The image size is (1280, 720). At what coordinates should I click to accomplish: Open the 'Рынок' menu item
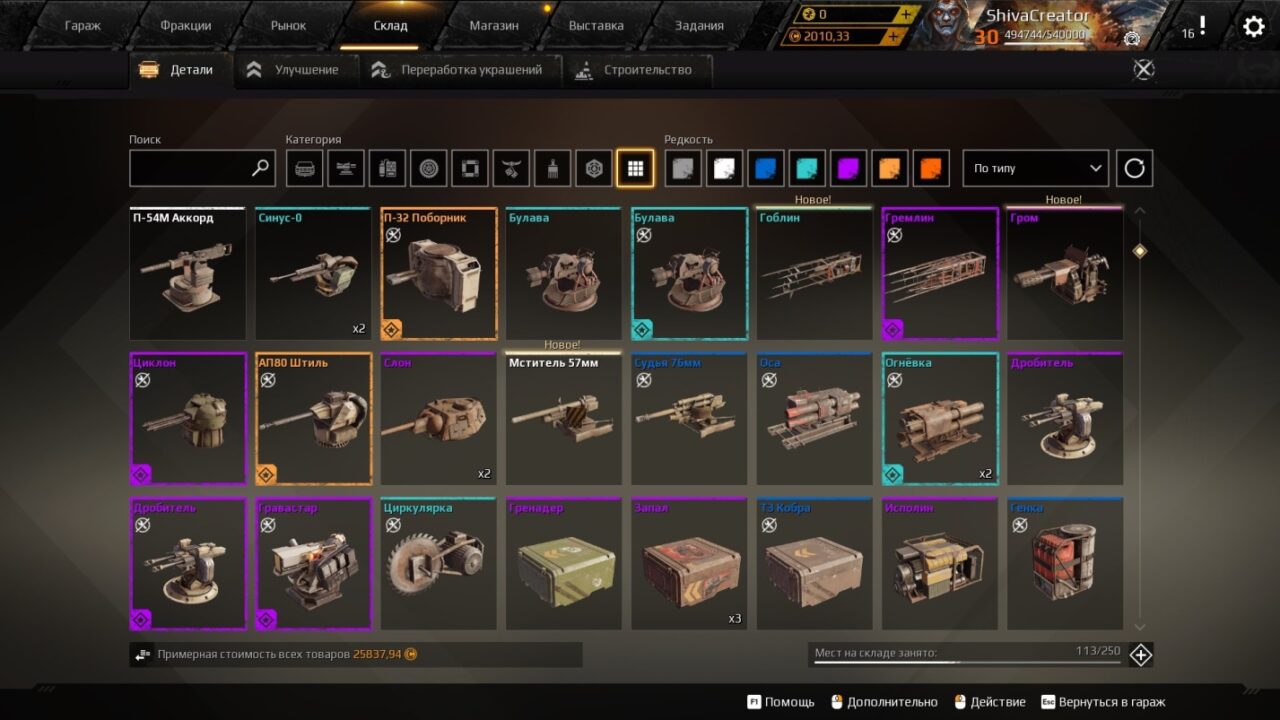(x=287, y=24)
